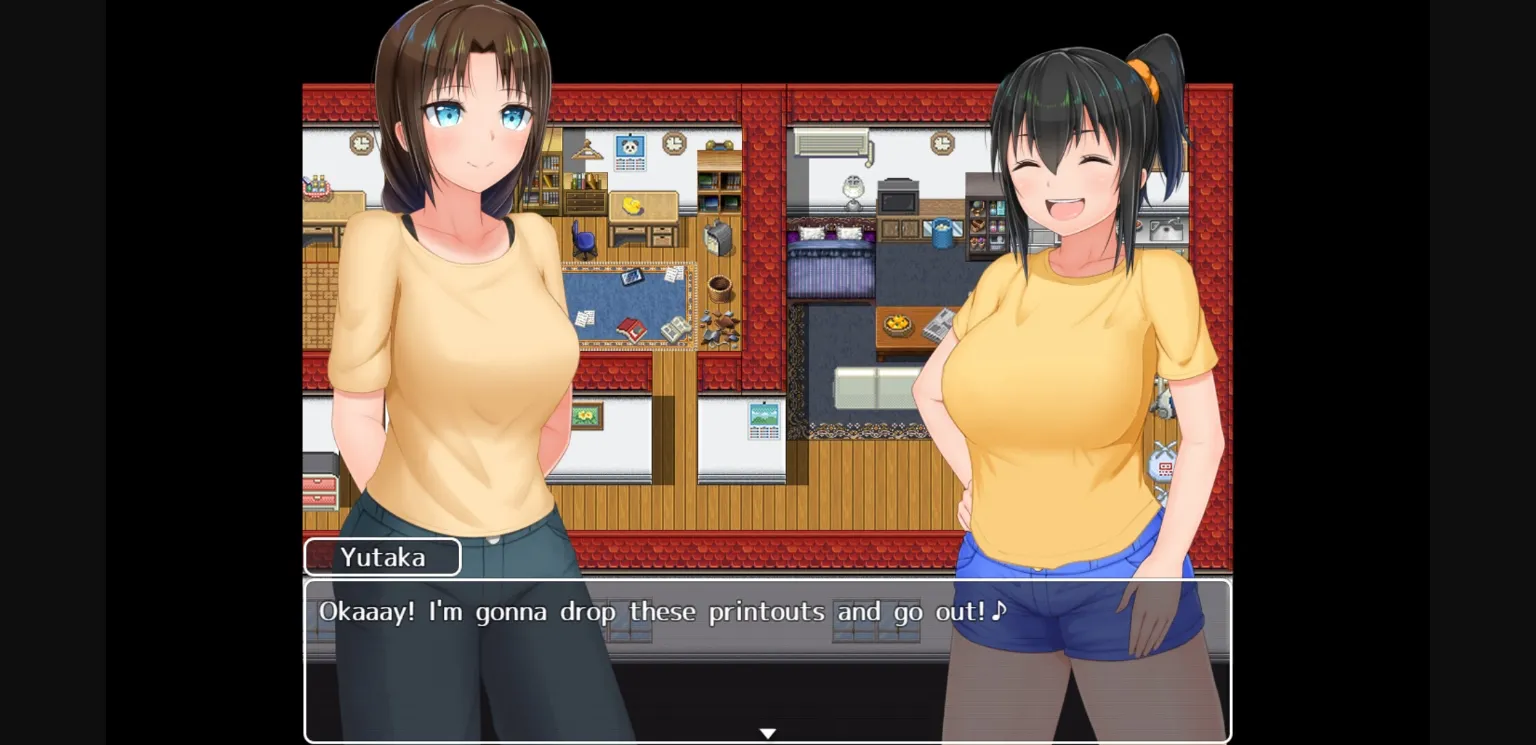Select the red book lying on the blue rug
This screenshot has width=1536, height=745.
(632, 328)
